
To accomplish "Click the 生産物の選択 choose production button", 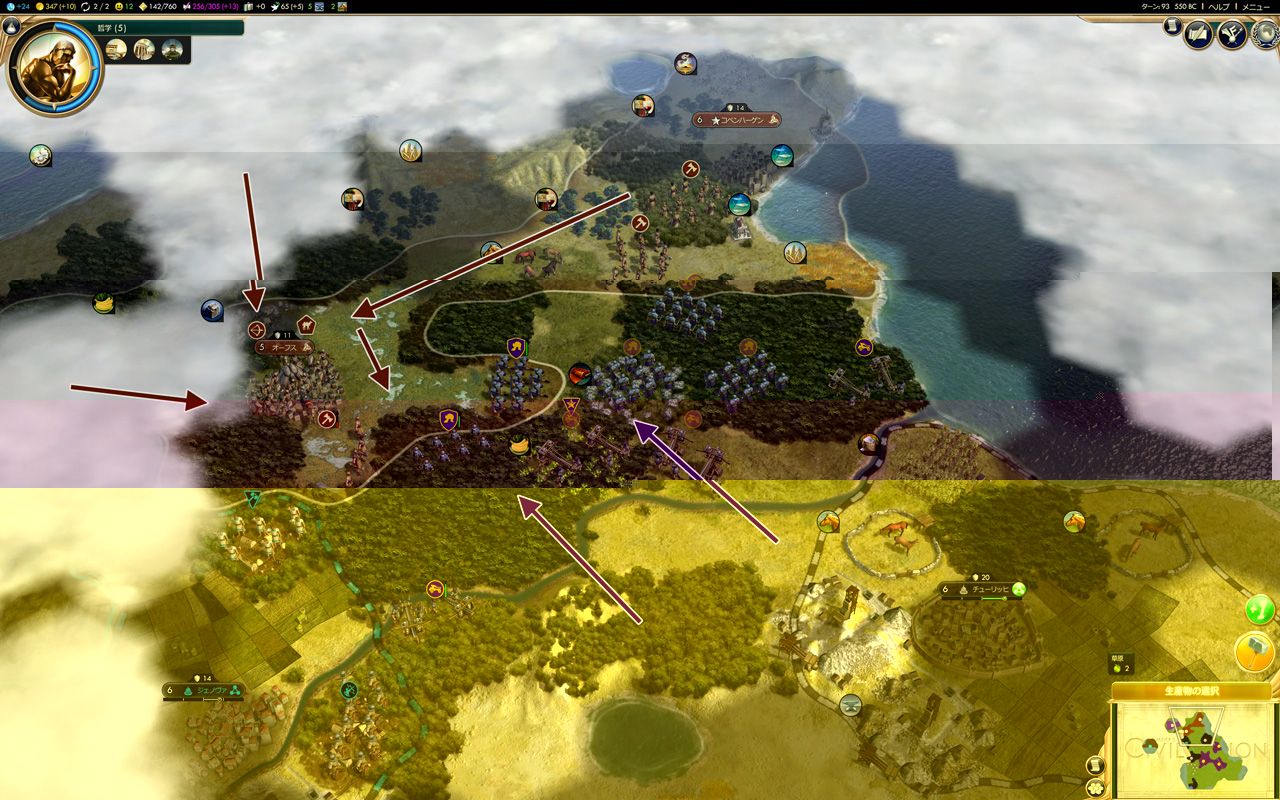I will (1191, 691).
